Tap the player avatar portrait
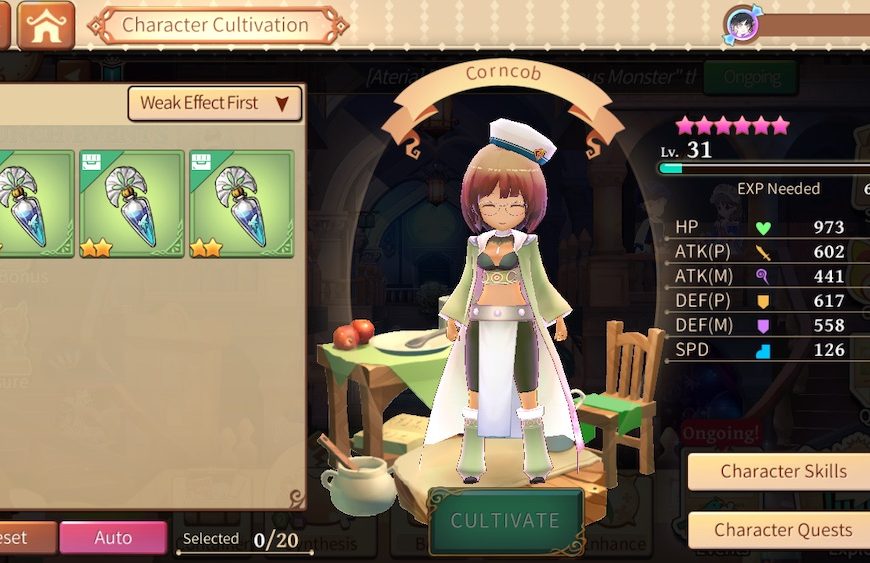The height and width of the screenshot is (563, 870). (742, 24)
